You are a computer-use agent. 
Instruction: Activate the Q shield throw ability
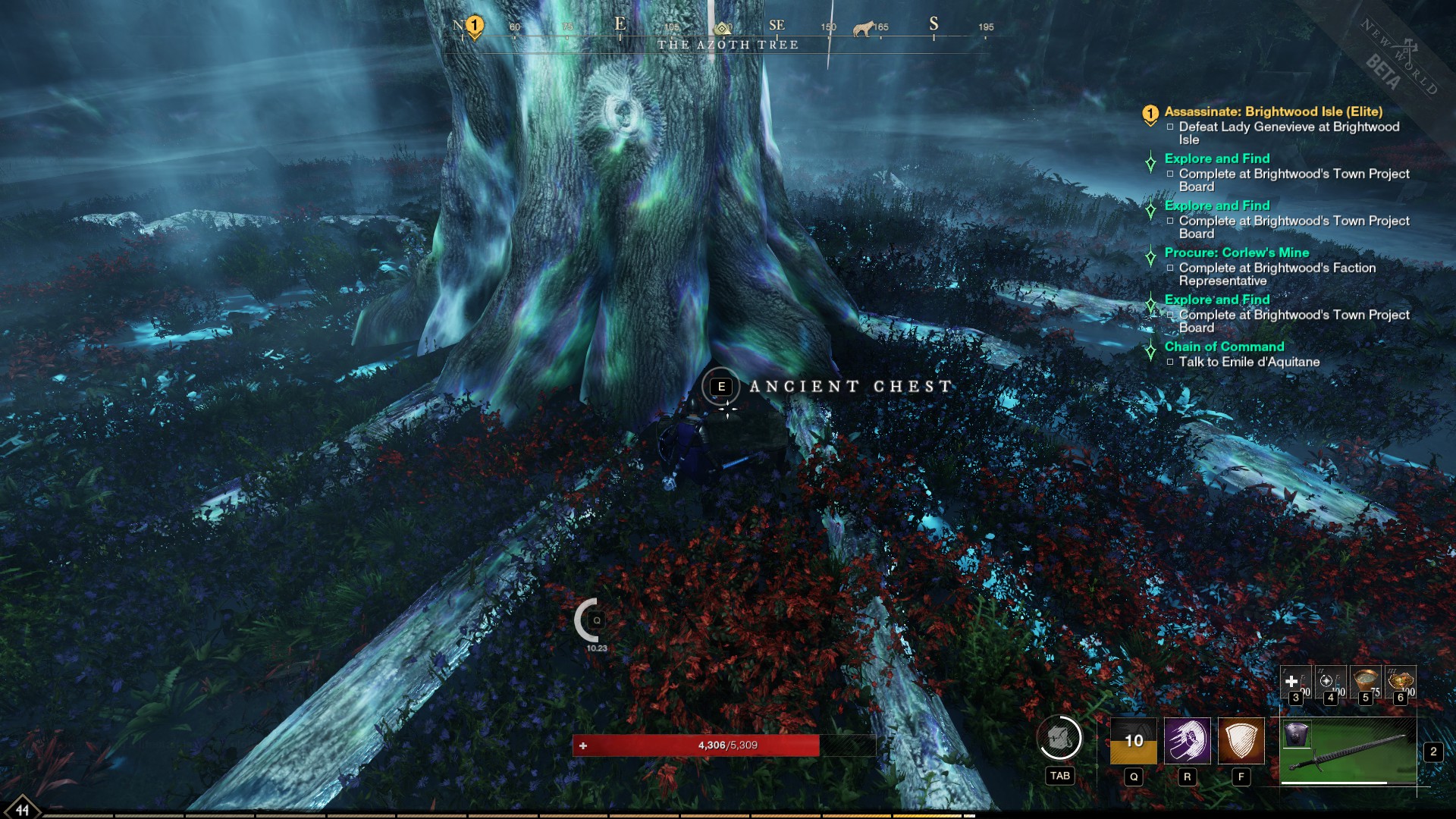tap(1134, 741)
